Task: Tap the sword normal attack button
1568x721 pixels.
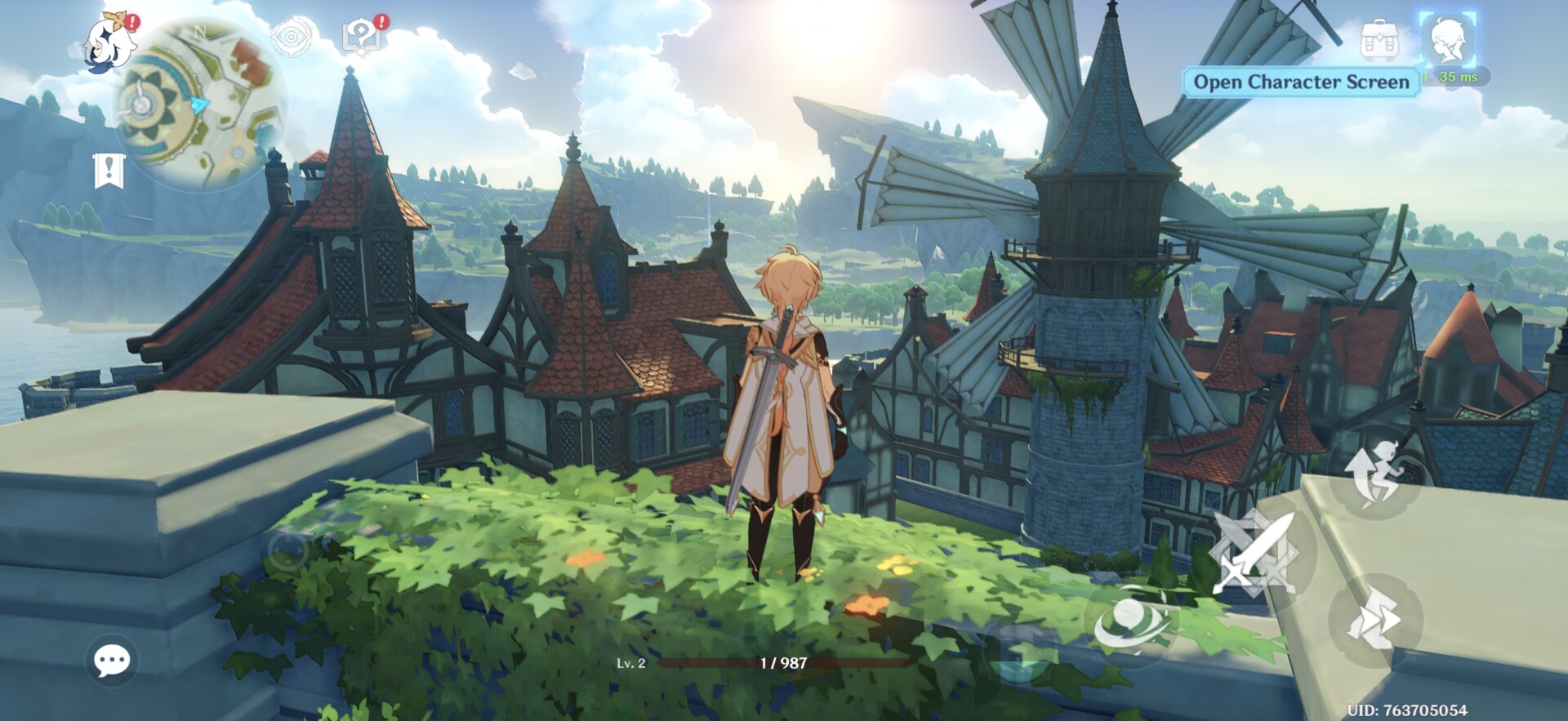Action: click(x=1252, y=553)
